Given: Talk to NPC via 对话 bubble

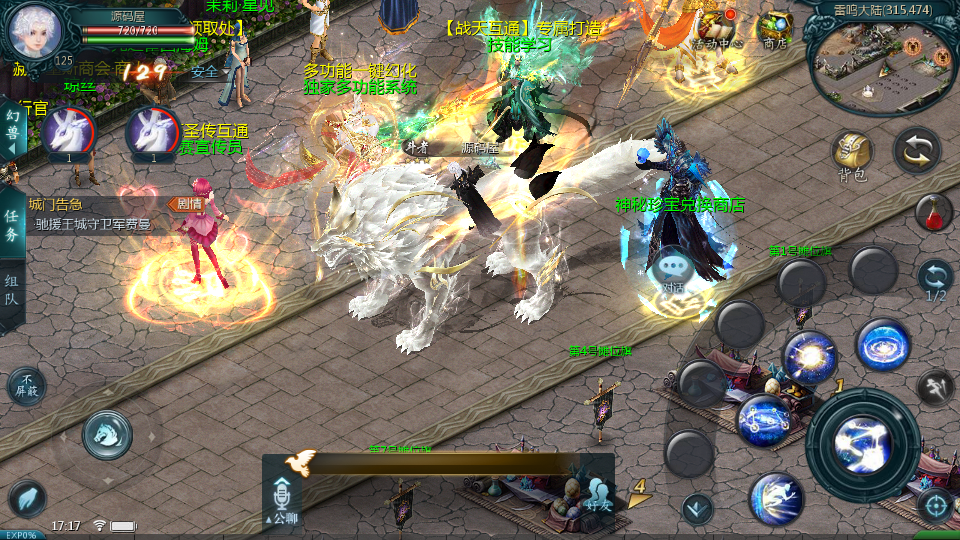Looking at the screenshot, I should (670, 270).
